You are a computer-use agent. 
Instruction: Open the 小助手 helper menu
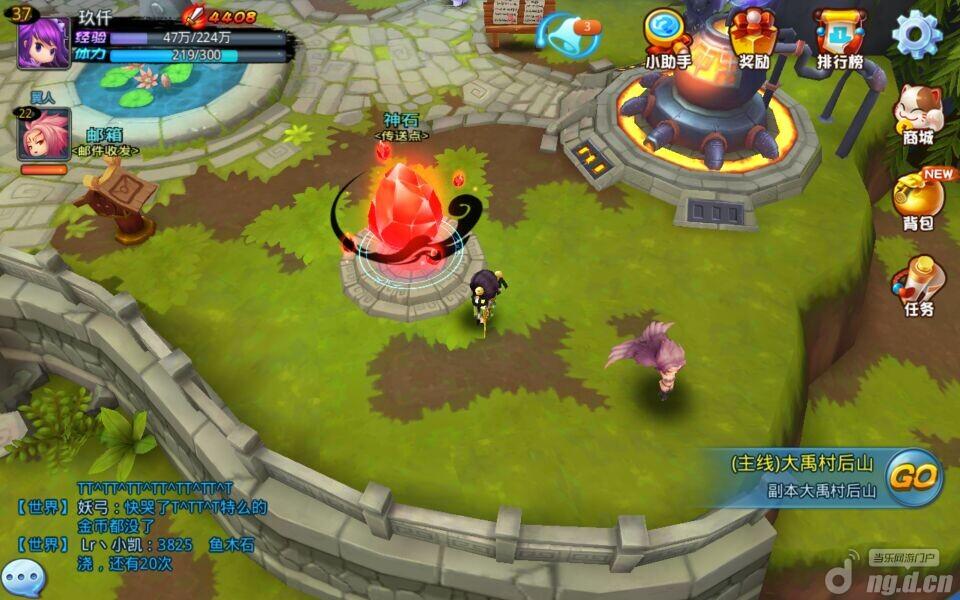tap(667, 40)
